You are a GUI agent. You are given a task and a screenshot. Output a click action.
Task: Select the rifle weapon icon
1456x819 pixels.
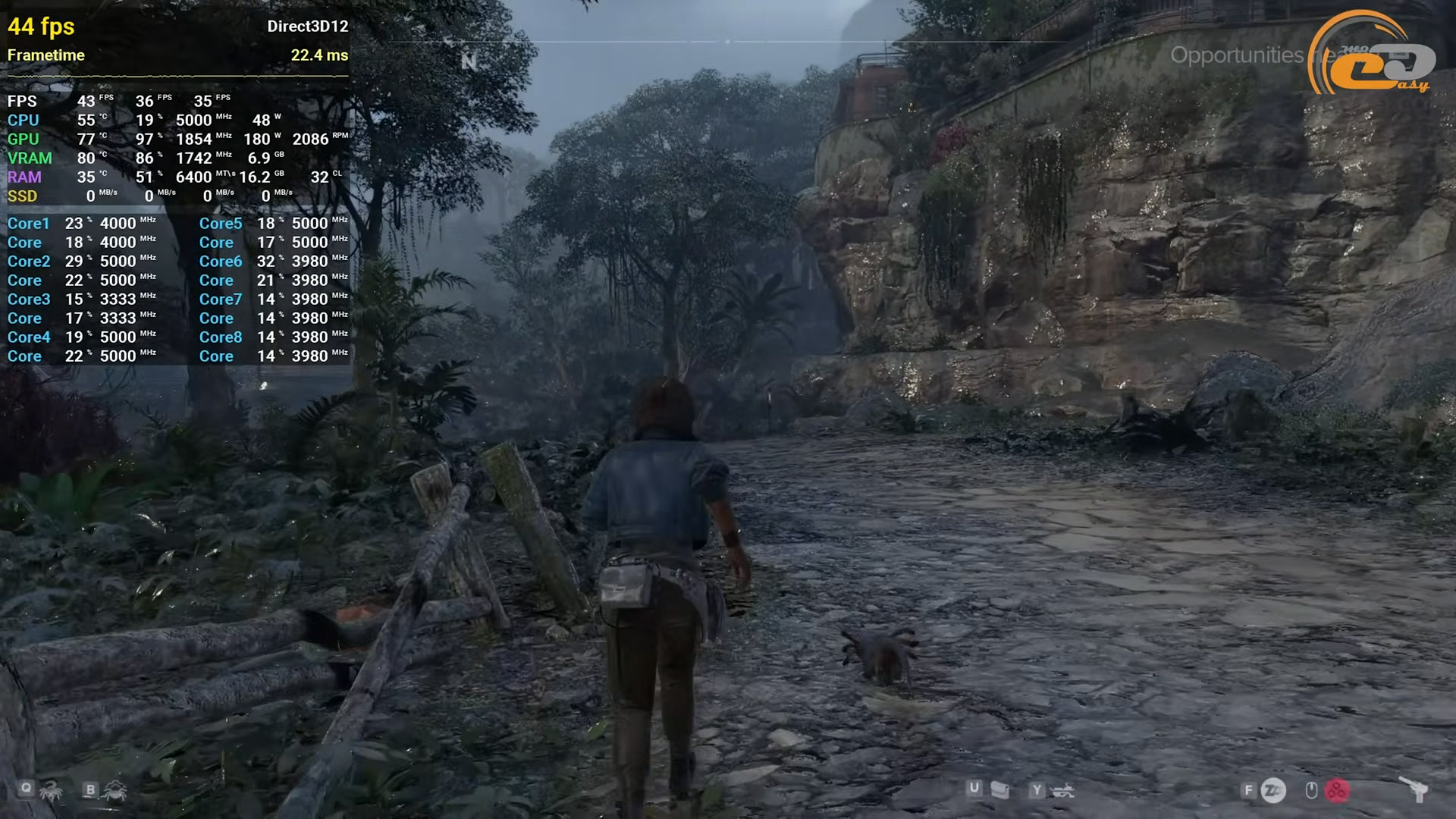coord(1063,792)
